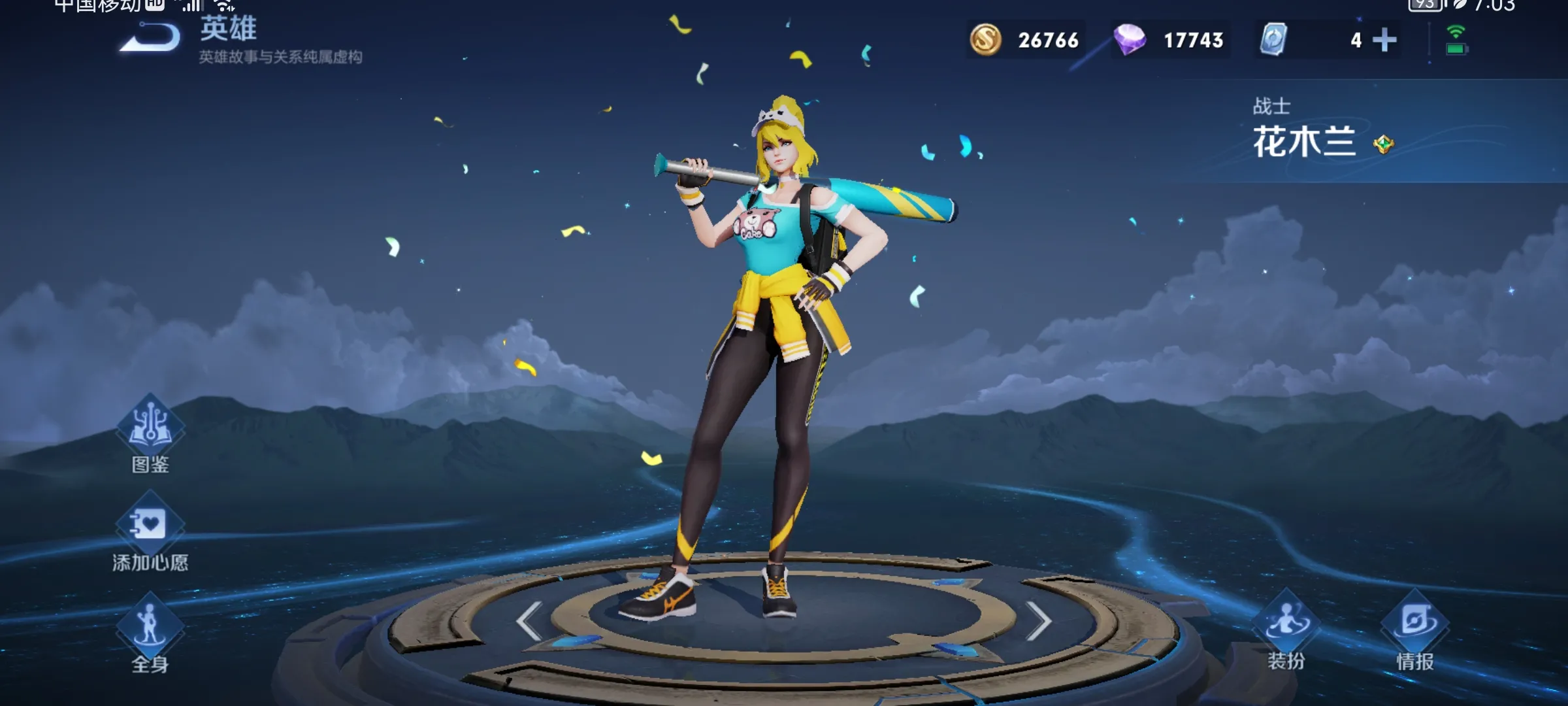The width and height of the screenshot is (1568, 706).
Task: Tap the gold coin currency icon
Action: (x=985, y=40)
